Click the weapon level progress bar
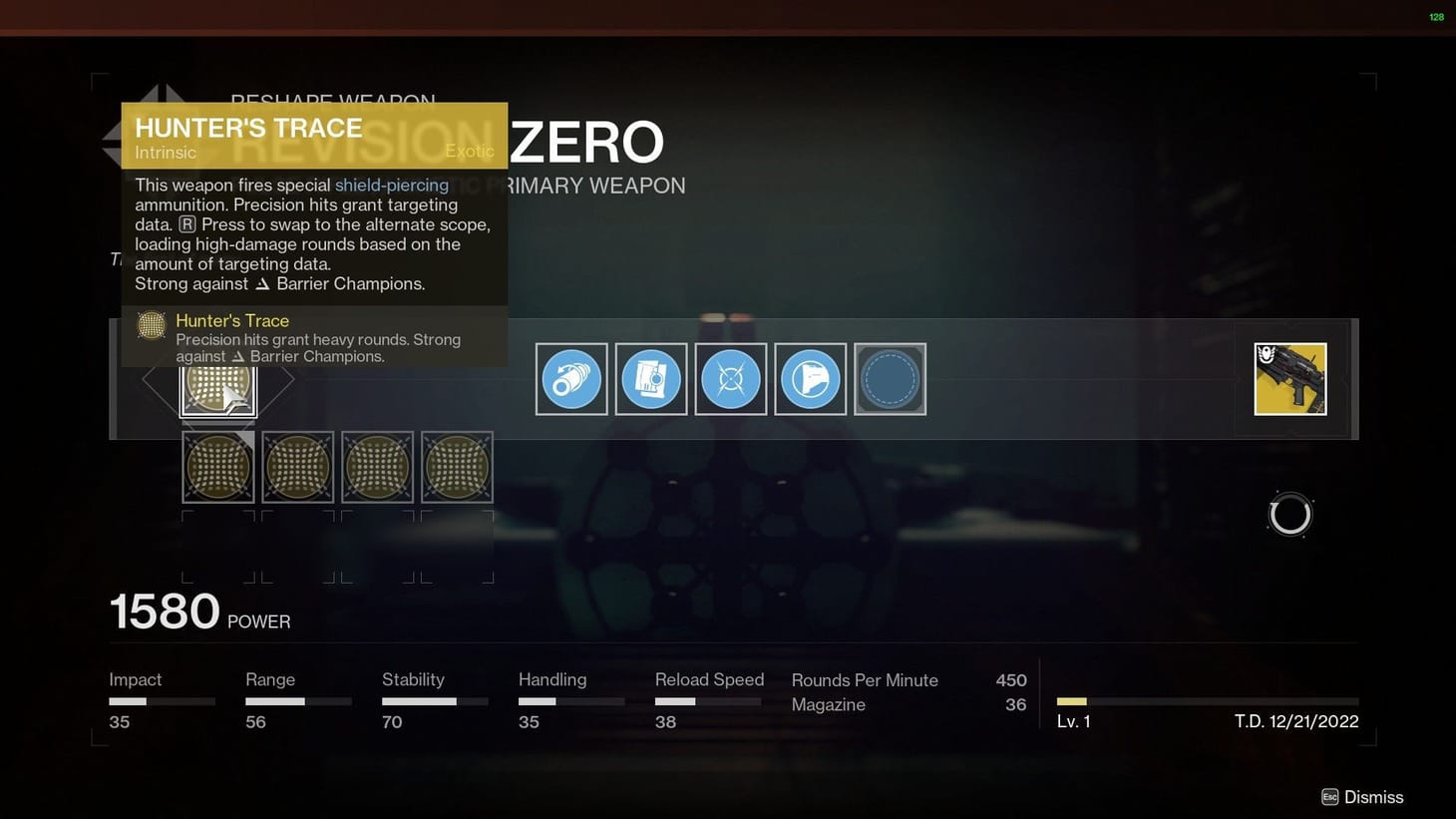This screenshot has width=1456, height=819. tap(1207, 701)
